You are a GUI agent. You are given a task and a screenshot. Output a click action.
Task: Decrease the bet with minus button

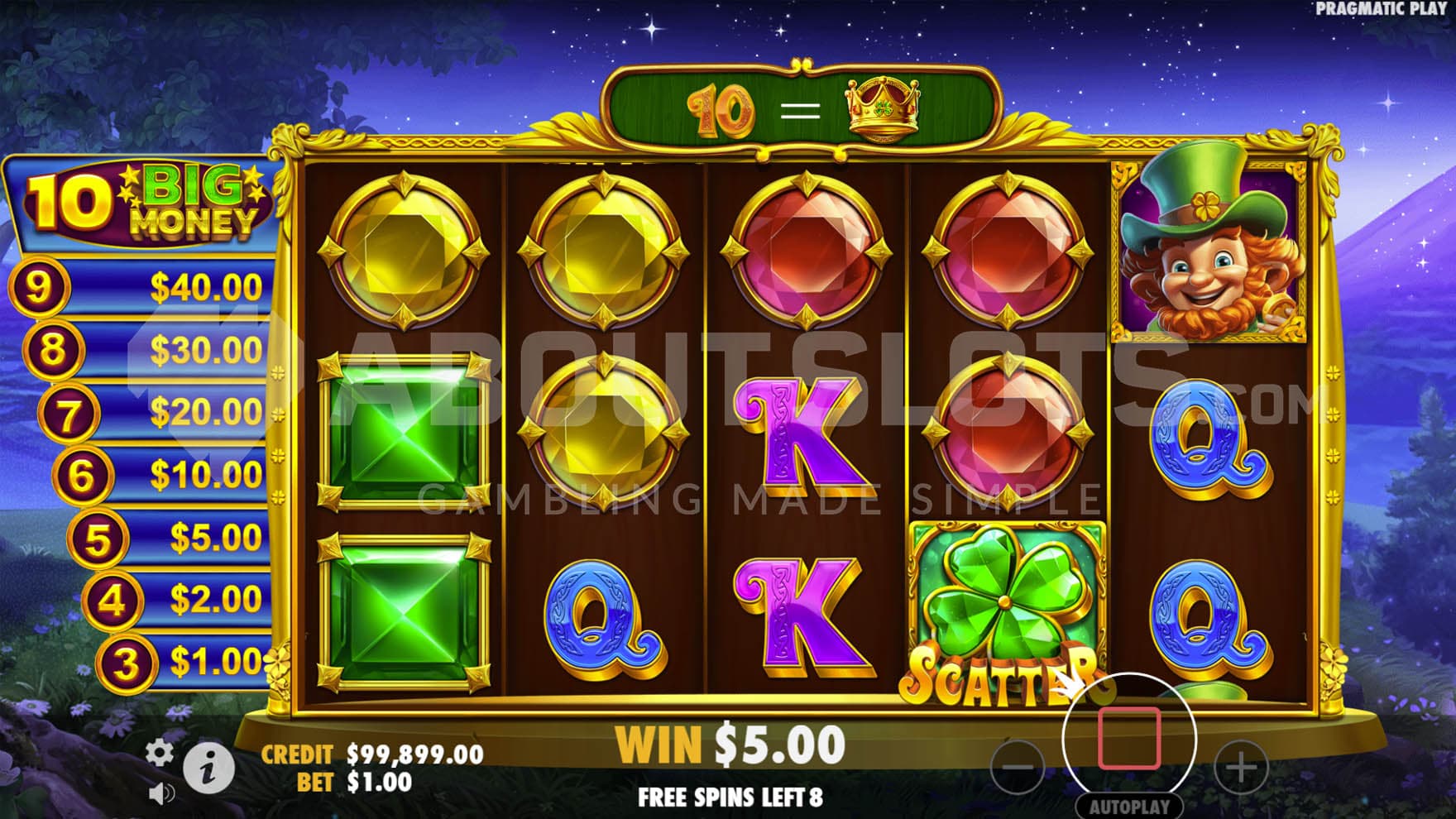pos(1018,767)
